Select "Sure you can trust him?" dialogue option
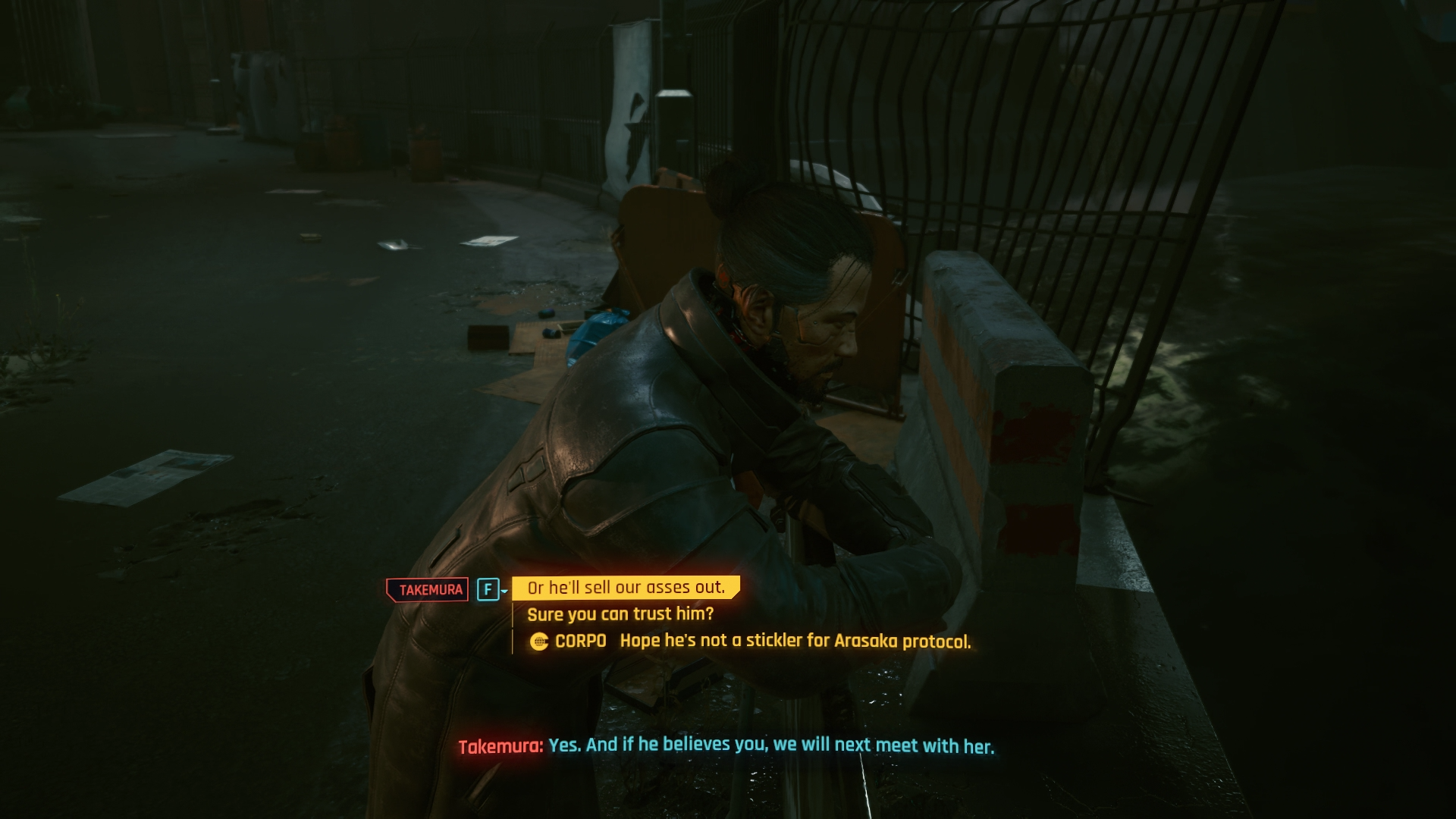The width and height of the screenshot is (1456, 819). (620, 614)
